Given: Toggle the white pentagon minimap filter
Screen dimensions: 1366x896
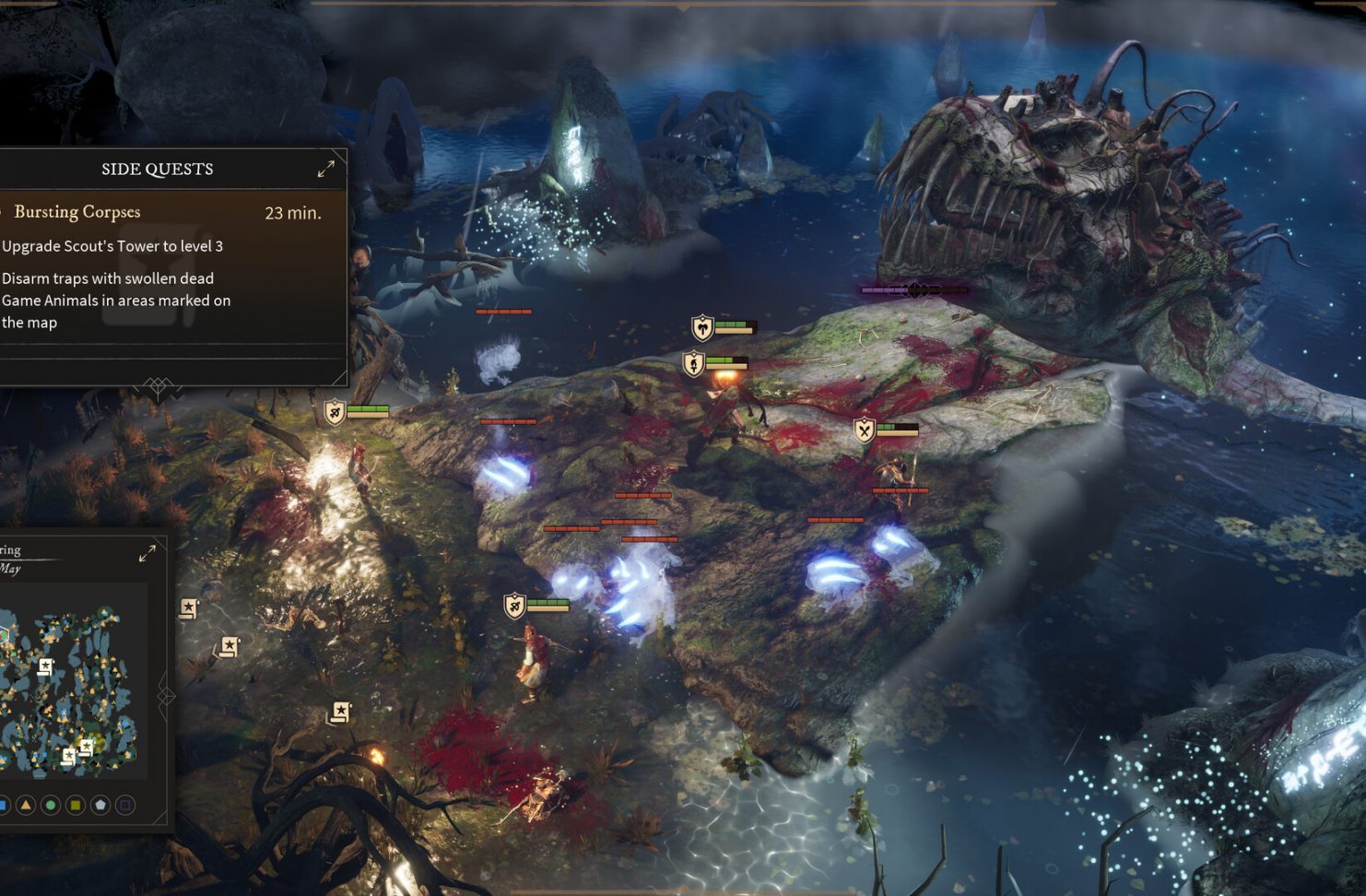Looking at the screenshot, I should click(100, 806).
